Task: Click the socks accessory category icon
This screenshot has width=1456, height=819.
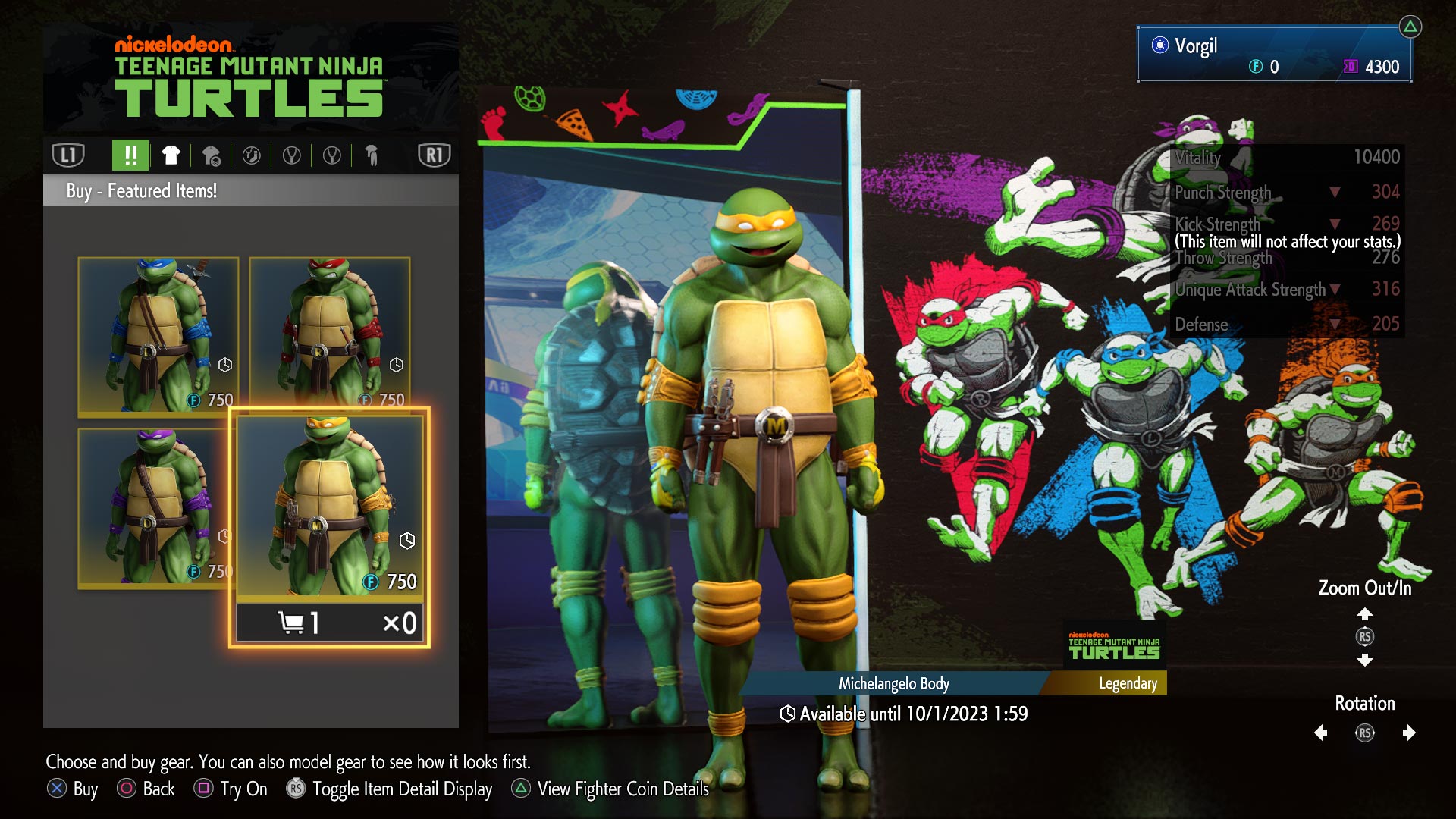Action: coord(253,156)
